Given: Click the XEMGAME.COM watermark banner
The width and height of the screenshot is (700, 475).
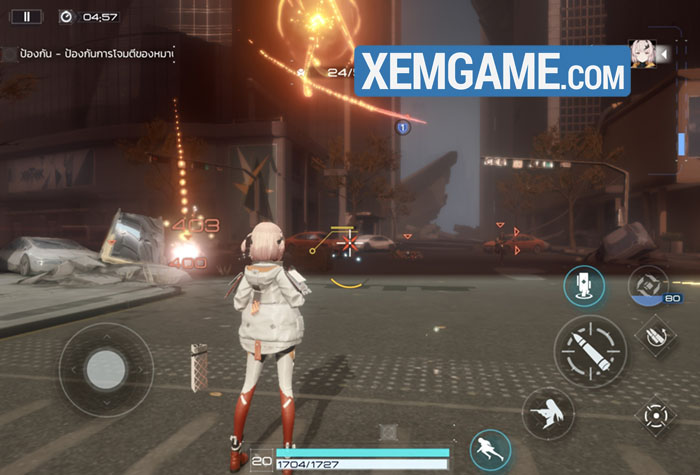Looking at the screenshot, I should point(492,70).
